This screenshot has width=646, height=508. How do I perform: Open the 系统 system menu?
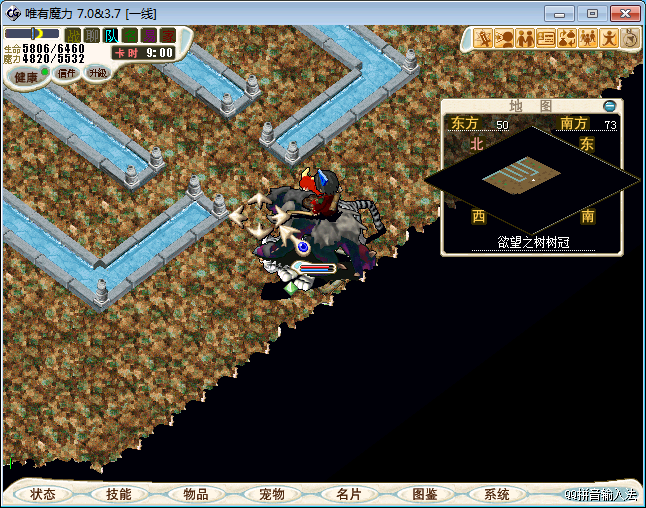point(497,494)
